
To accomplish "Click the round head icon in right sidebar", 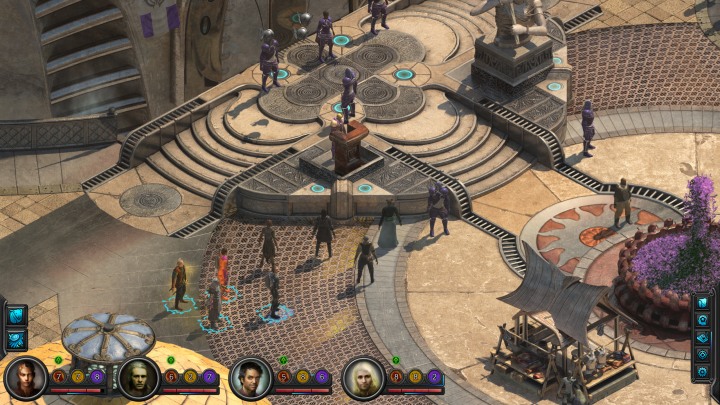I will click(x=703, y=320).
